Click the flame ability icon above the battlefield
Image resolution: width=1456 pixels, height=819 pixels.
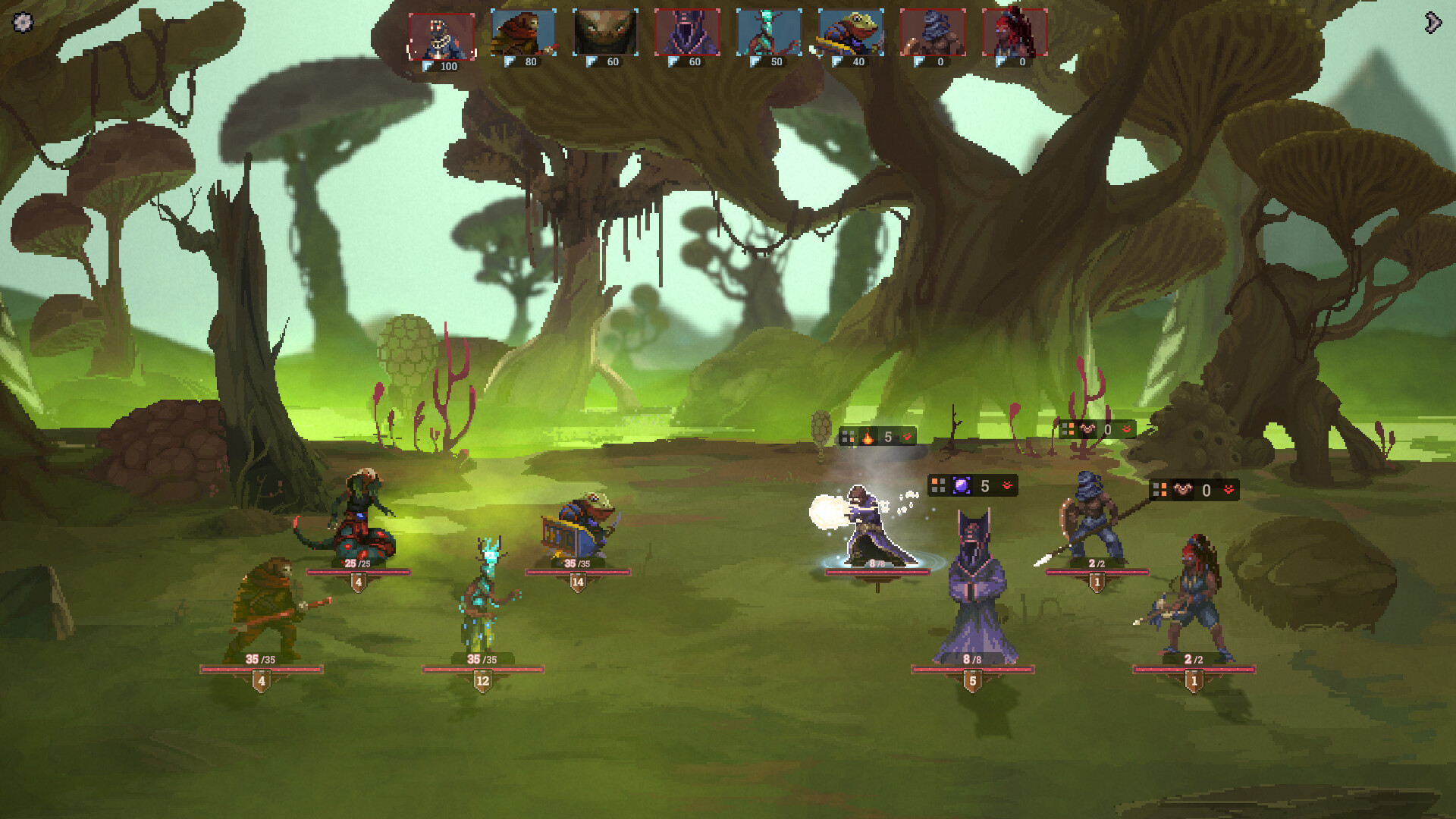tap(867, 436)
